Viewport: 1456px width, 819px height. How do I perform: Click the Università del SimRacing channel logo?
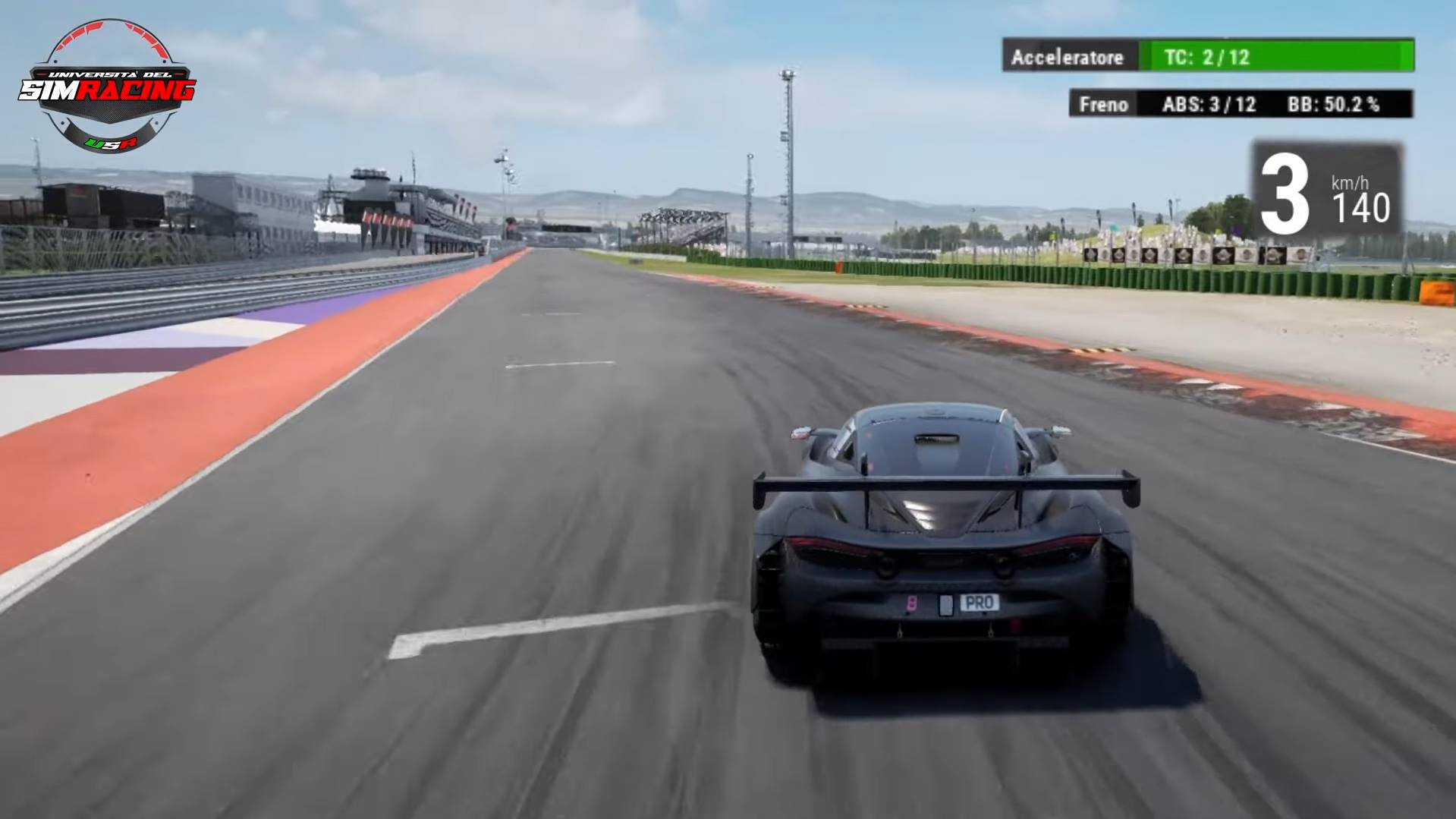[x=108, y=87]
